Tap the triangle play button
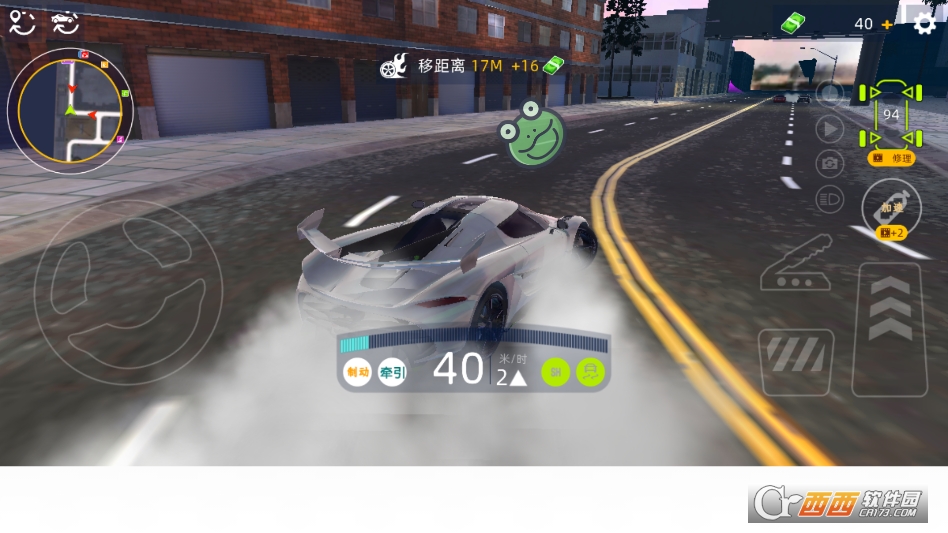 [829, 128]
